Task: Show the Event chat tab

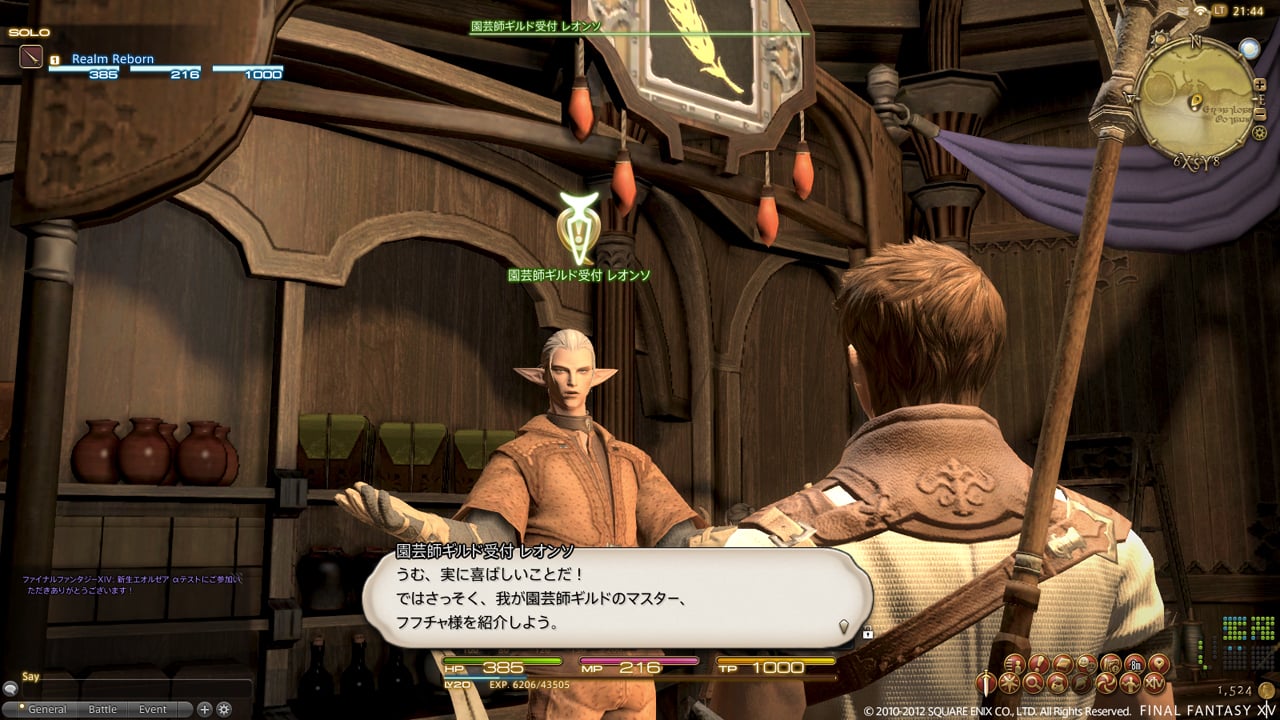Action: click(x=153, y=709)
